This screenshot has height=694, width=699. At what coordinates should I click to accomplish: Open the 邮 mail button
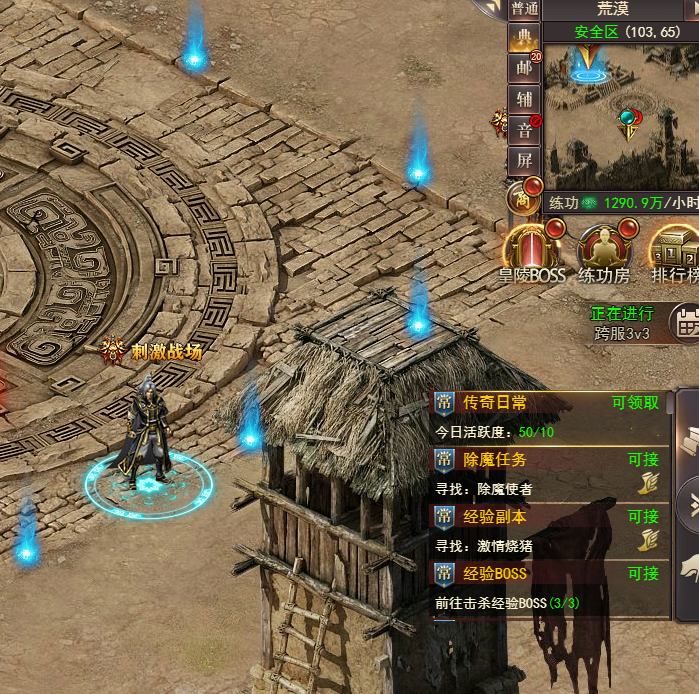click(x=523, y=69)
